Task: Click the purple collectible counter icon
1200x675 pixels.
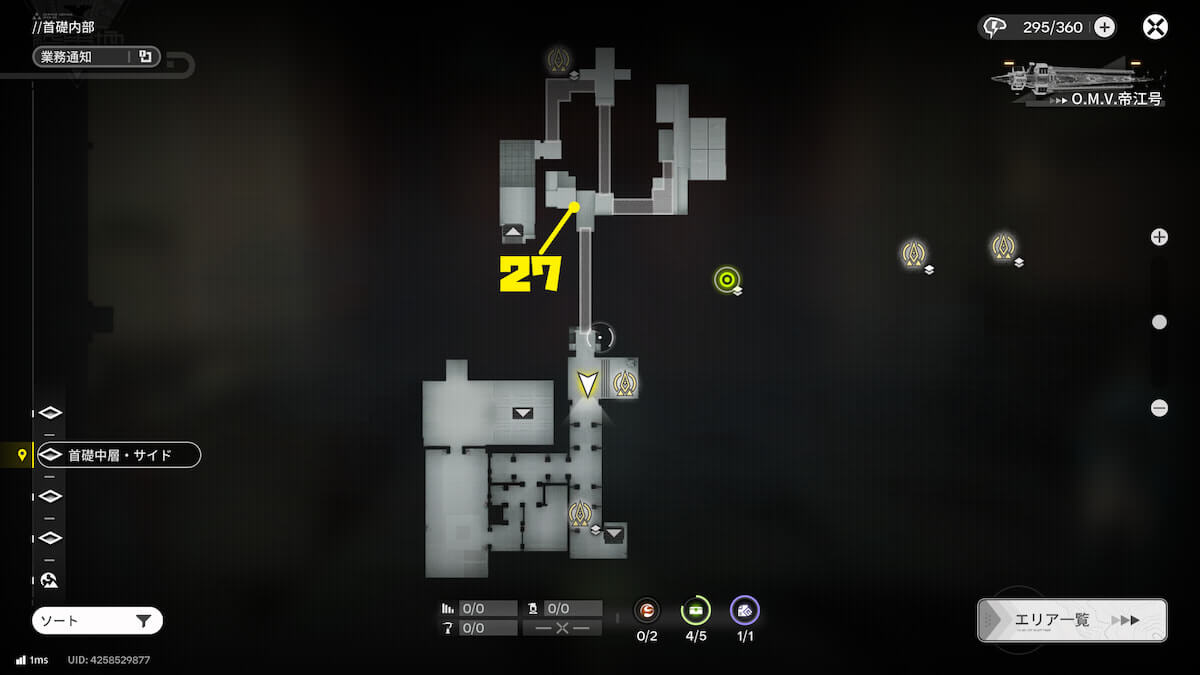Action: pos(744,609)
